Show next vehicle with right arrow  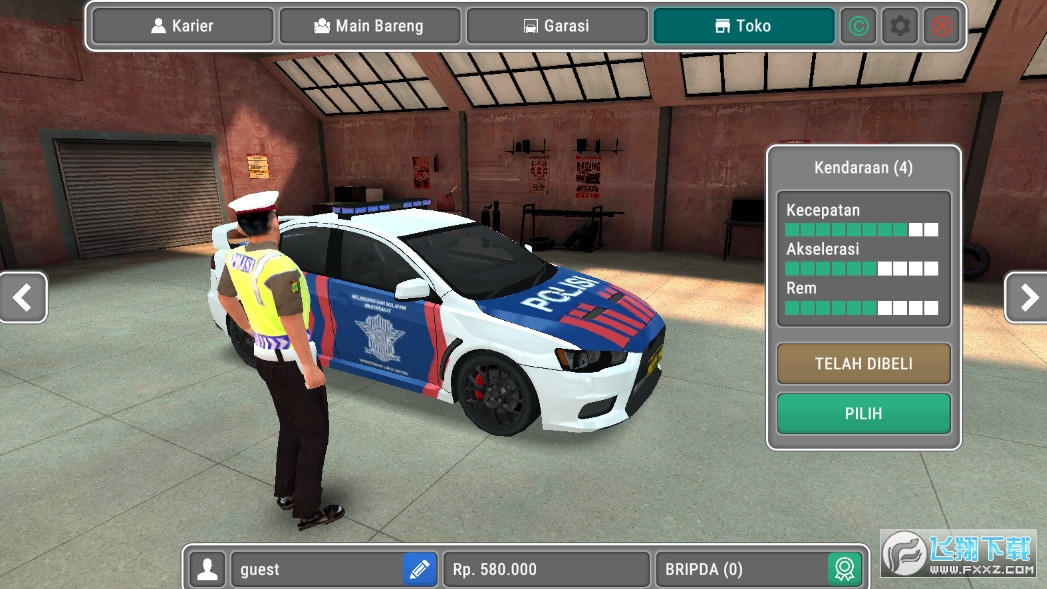click(x=1026, y=297)
